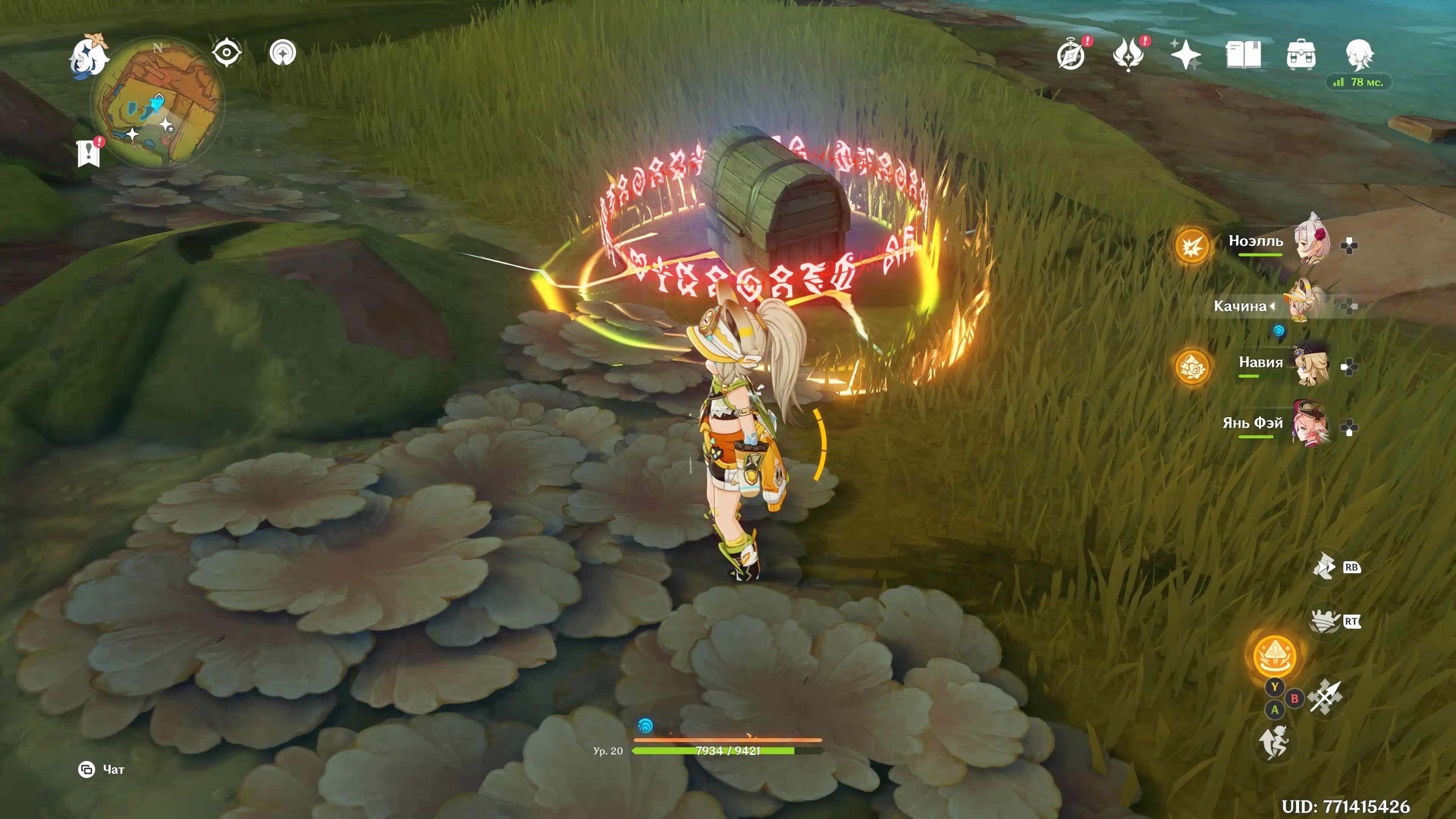Activate the elemental sight eye icon
This screenshot has height=819, width=1456.
click(x=227, y=53)
